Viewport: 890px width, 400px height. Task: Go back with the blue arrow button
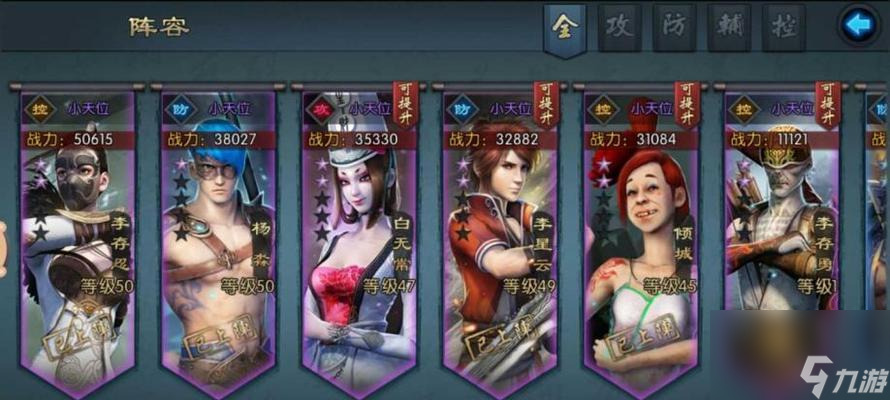click(x=857, y=26)
